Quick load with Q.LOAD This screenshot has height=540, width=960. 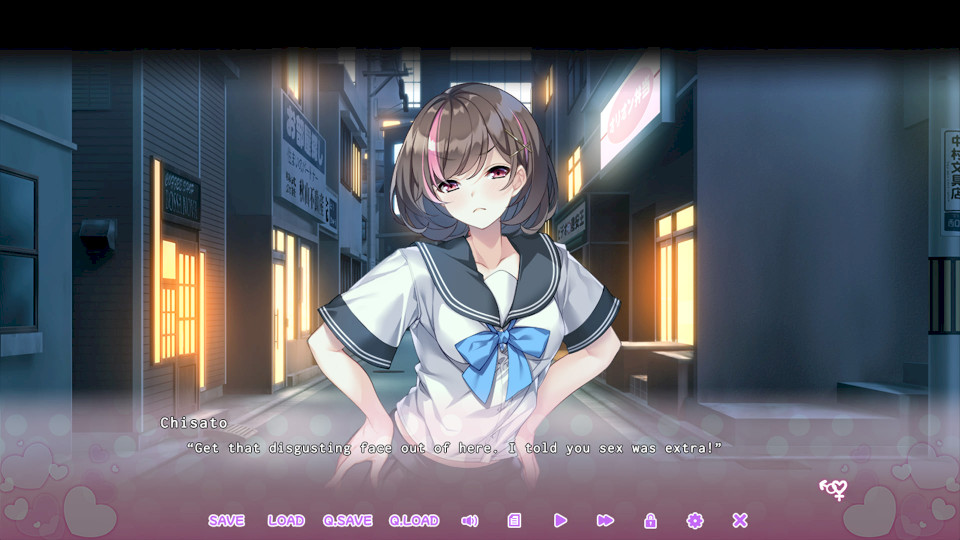(x=414, y=520)
